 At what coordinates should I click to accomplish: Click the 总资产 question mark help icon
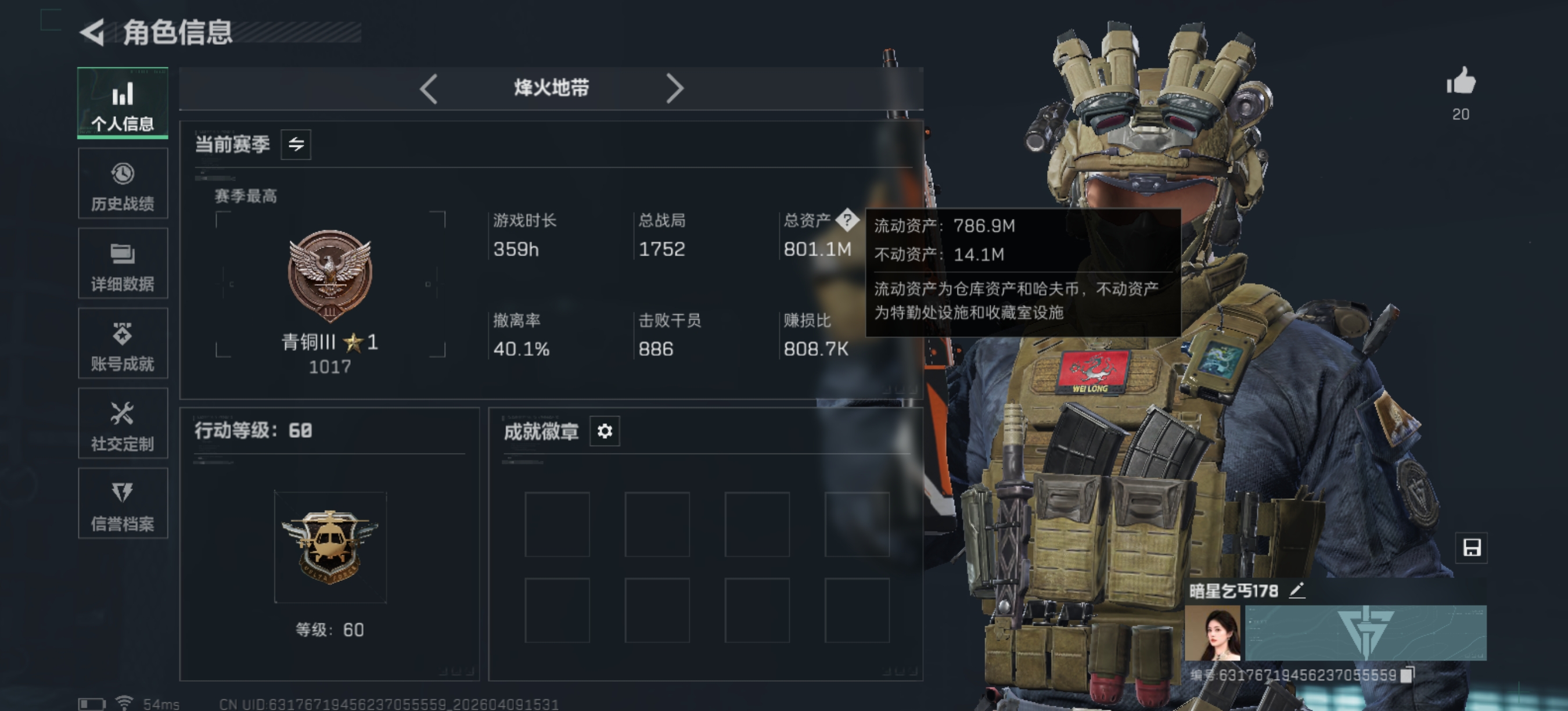coord(848,221)
